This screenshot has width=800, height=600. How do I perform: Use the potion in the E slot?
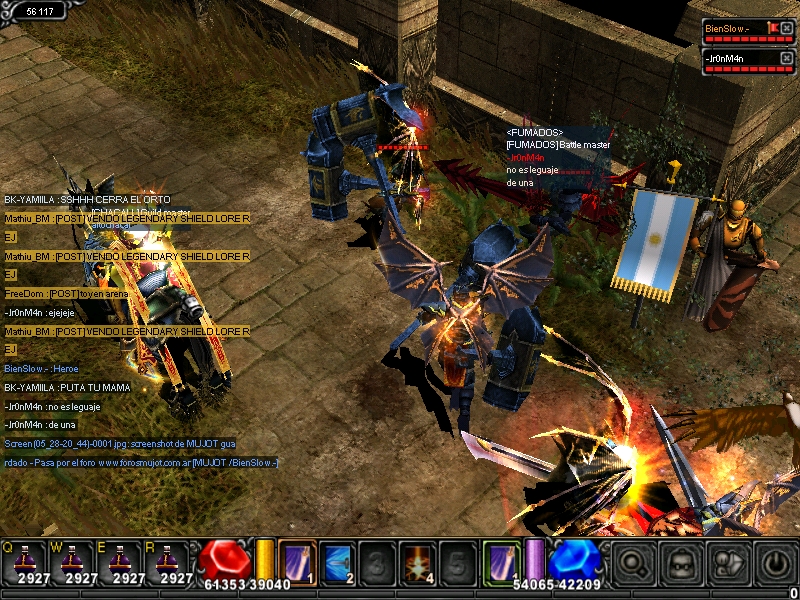123,560
